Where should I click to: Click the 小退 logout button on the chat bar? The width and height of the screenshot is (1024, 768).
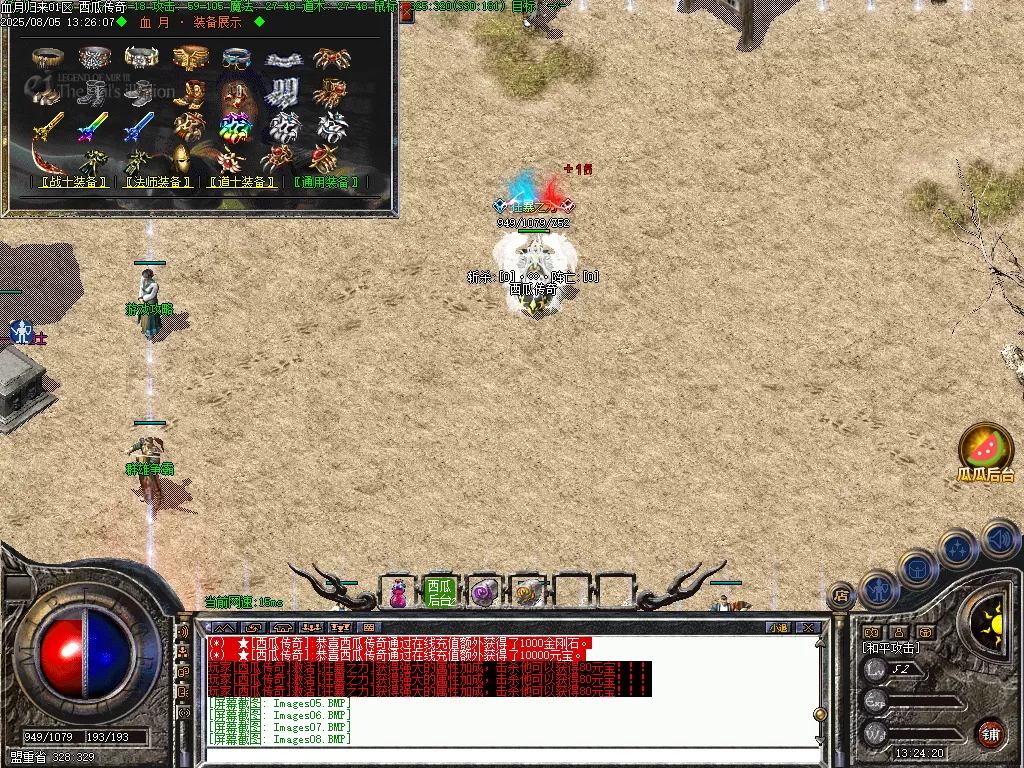pyautogui.click(x=778, y=627)
